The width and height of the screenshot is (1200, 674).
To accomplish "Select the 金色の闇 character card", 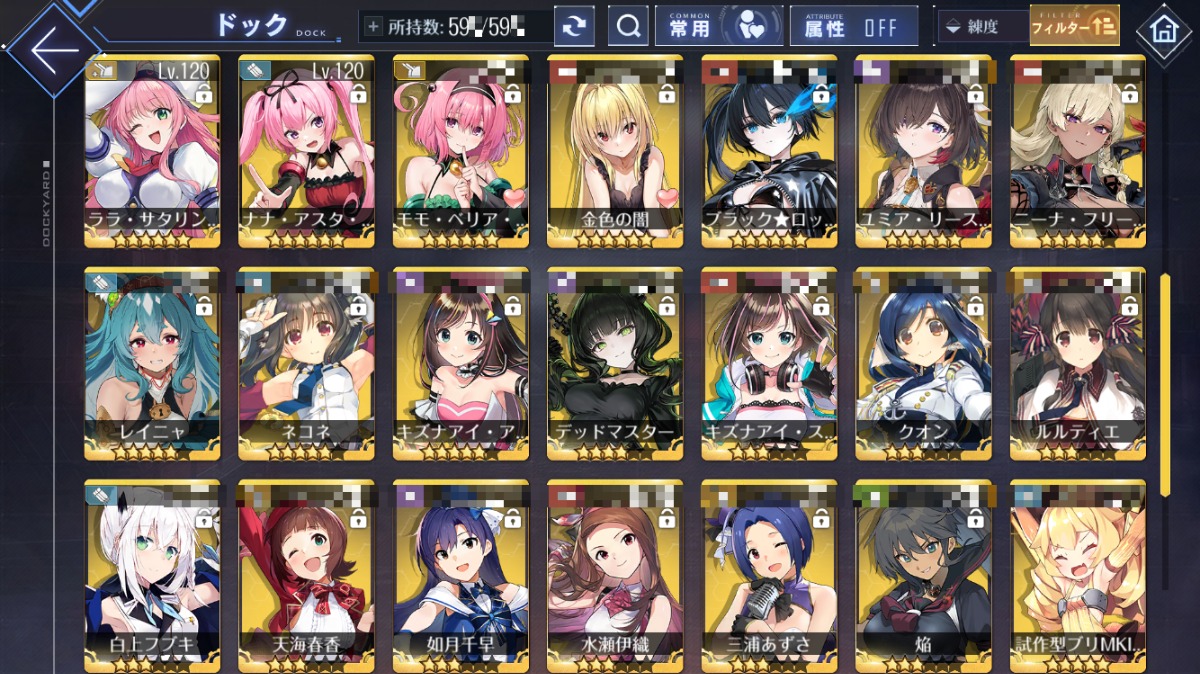I will click(x=615, y=150).
